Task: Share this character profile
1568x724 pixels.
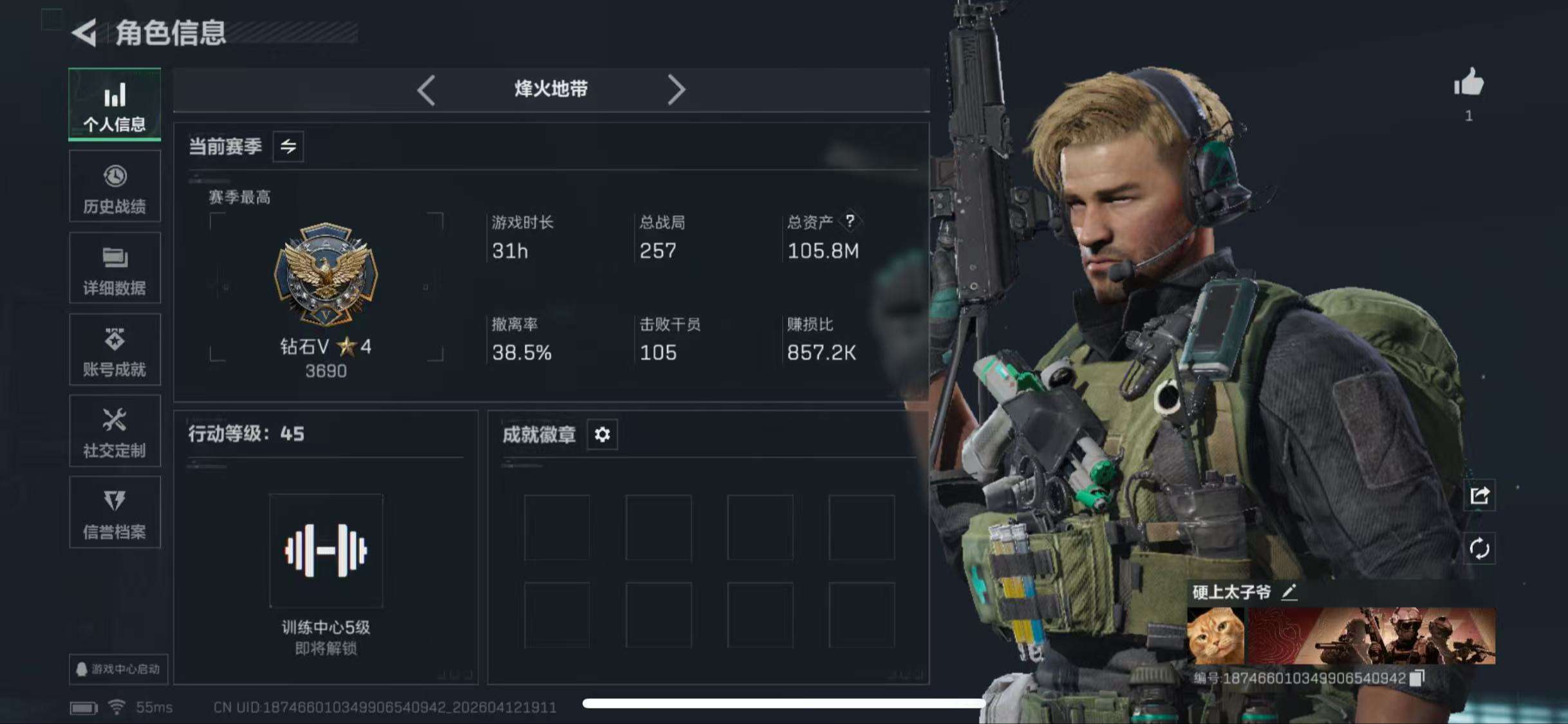Action: (1479, 496)
